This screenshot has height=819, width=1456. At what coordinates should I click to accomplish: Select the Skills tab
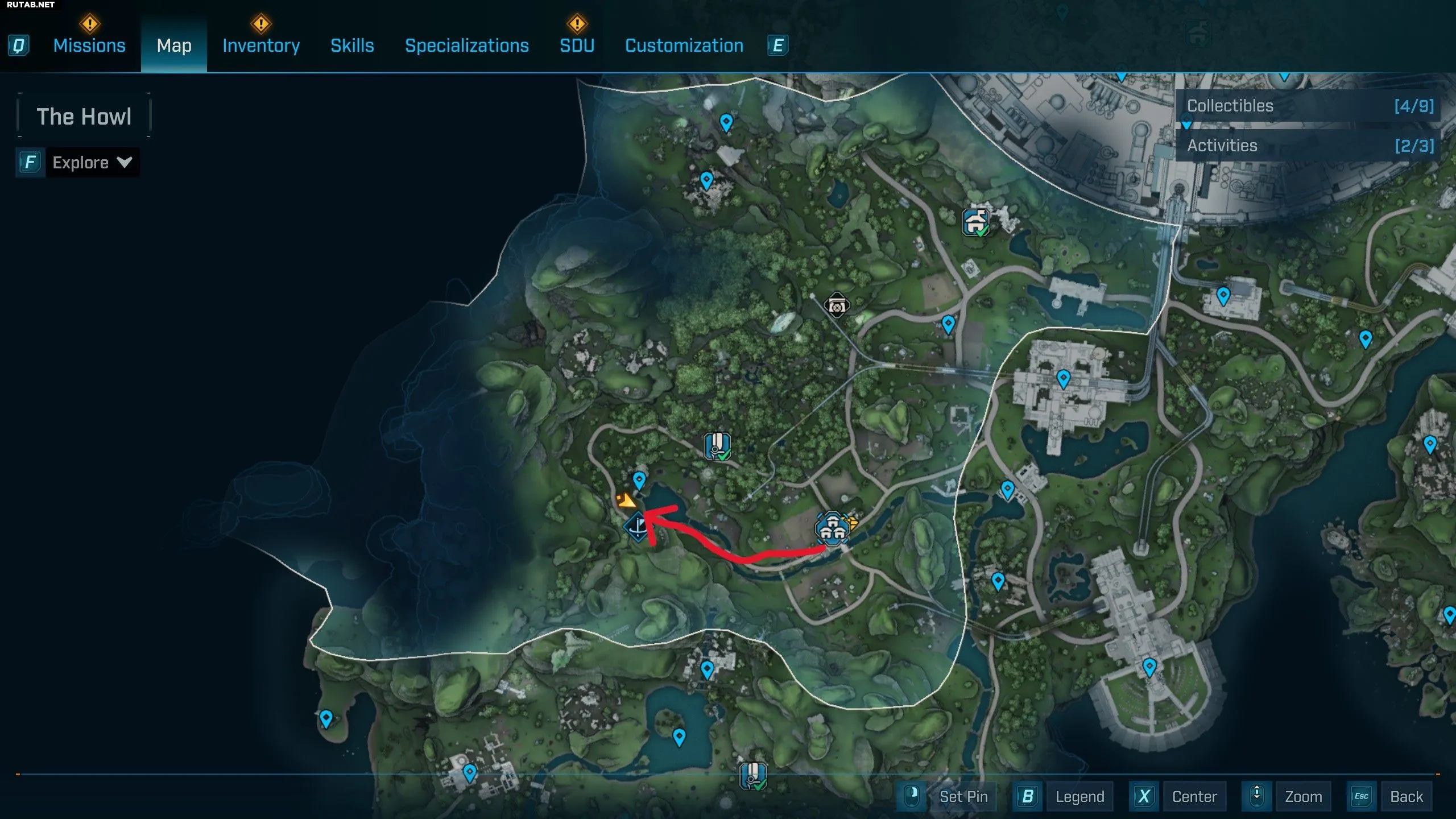click(x=352, y=45)
